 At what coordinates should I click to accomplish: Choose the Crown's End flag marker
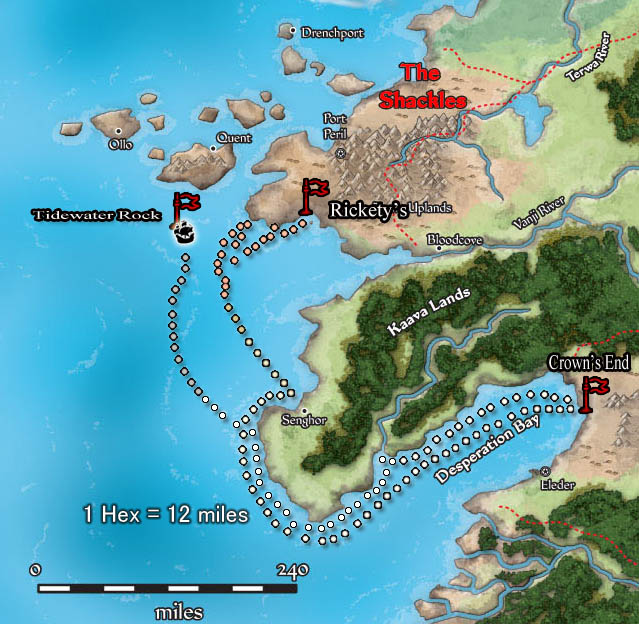coord(594,392)
